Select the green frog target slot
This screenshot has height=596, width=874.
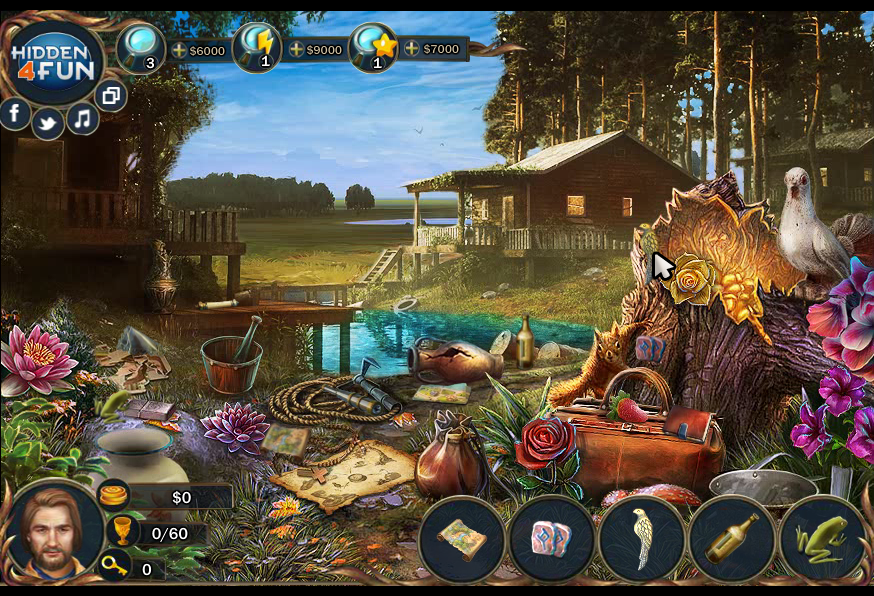click(x=821, y=539)
